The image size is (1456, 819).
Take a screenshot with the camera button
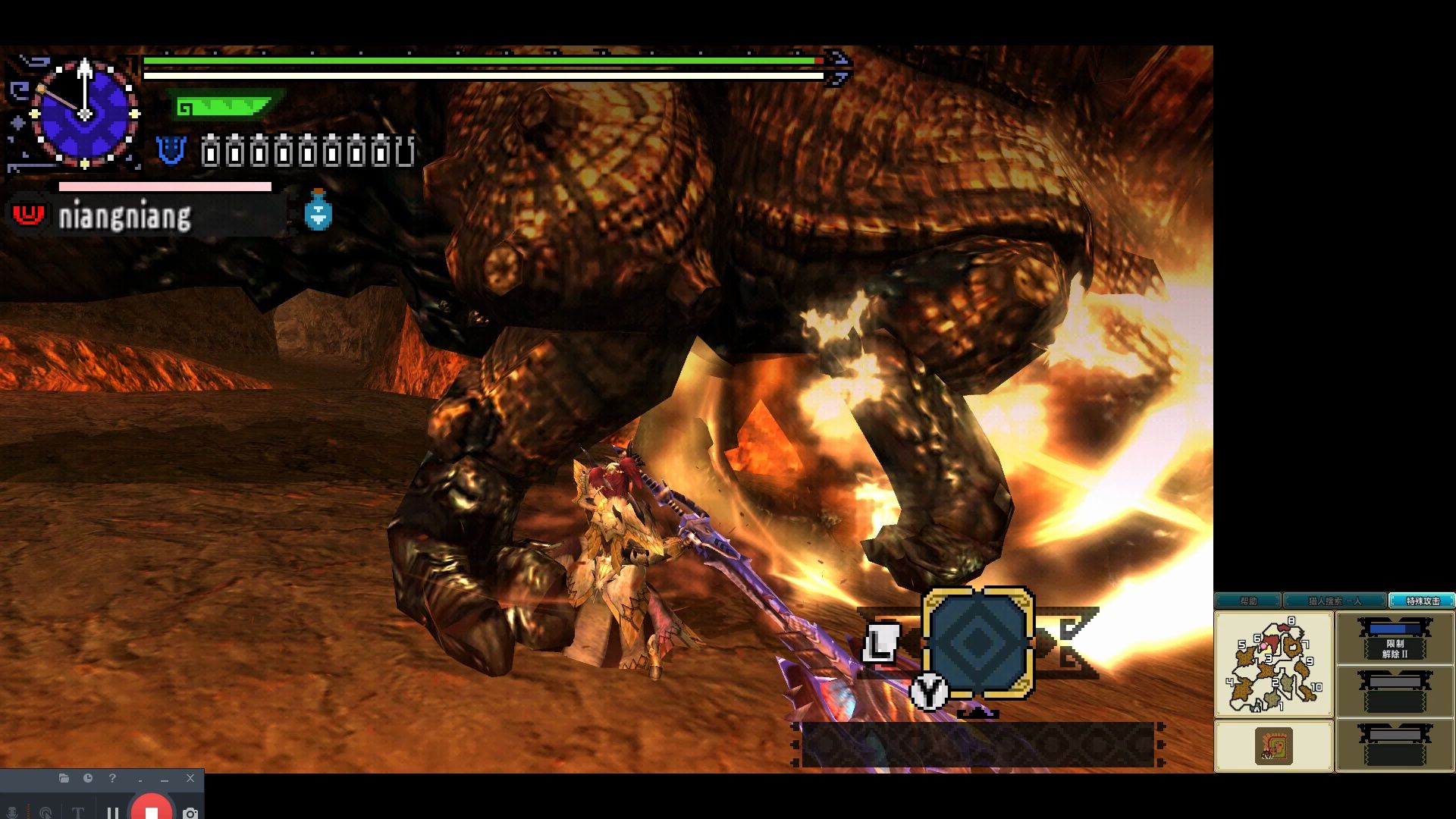pos(190,813)
